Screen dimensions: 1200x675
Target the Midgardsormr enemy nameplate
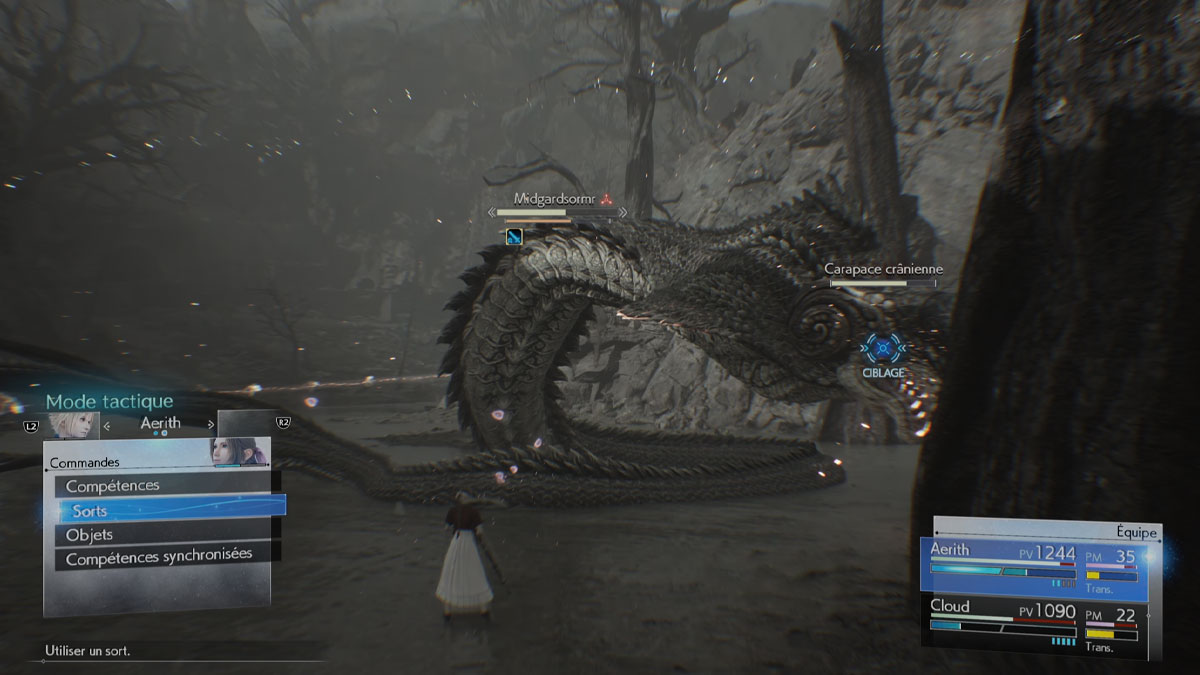pos(554,199)
